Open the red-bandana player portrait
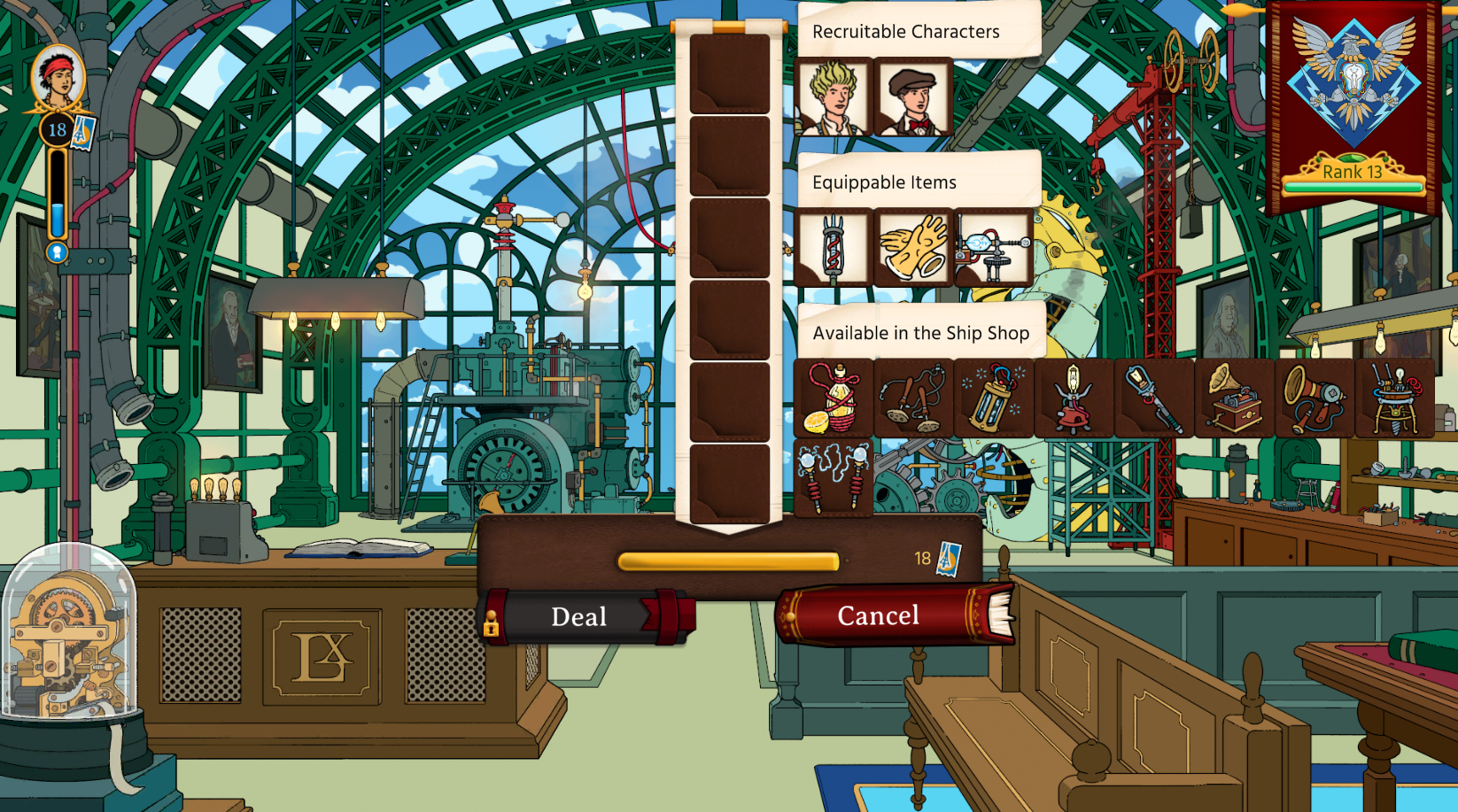1458x812 pixels. (58, 78)
